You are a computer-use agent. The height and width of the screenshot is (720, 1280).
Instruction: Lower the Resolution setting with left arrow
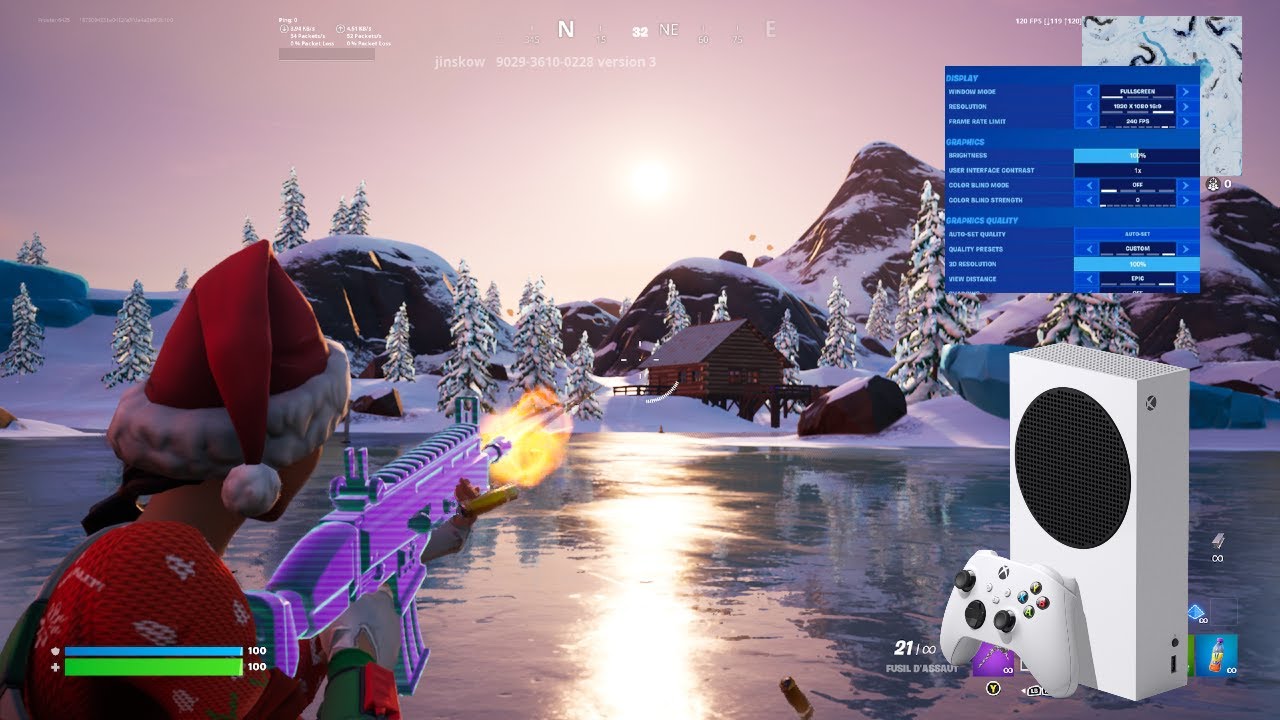click(1087, 107)
